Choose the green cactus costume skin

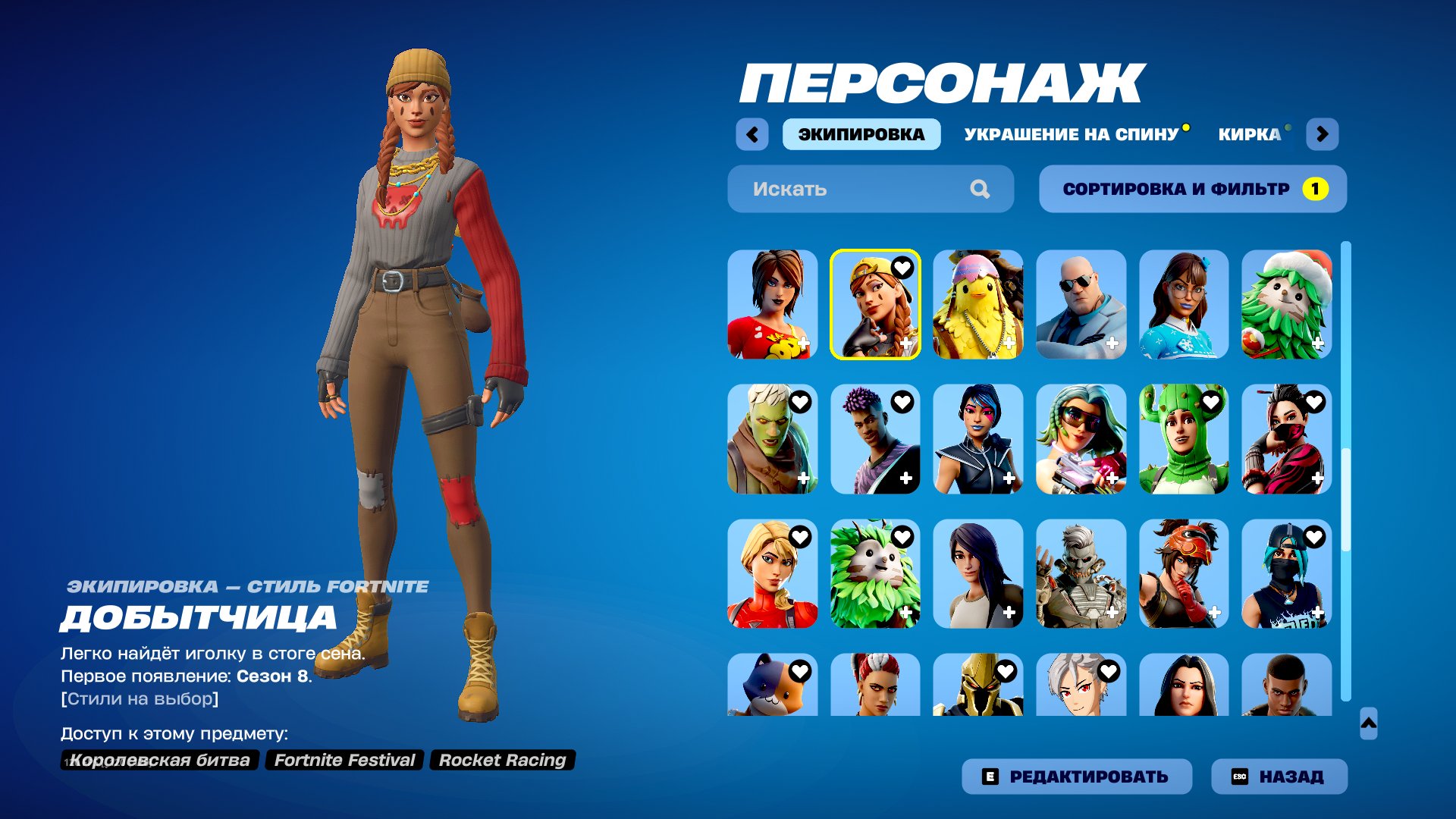[x=1183, y=440]
